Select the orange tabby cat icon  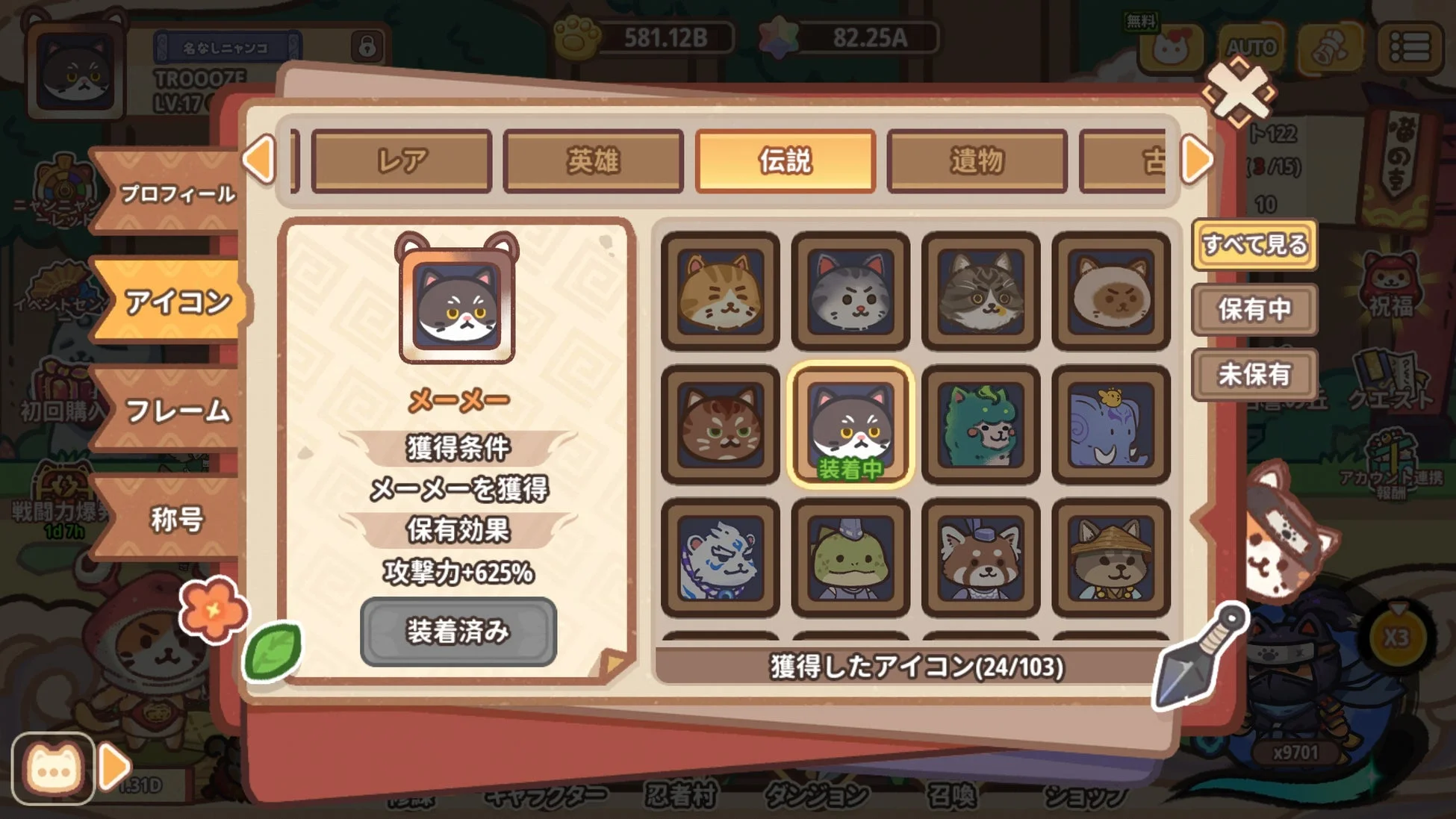(719, 291)
